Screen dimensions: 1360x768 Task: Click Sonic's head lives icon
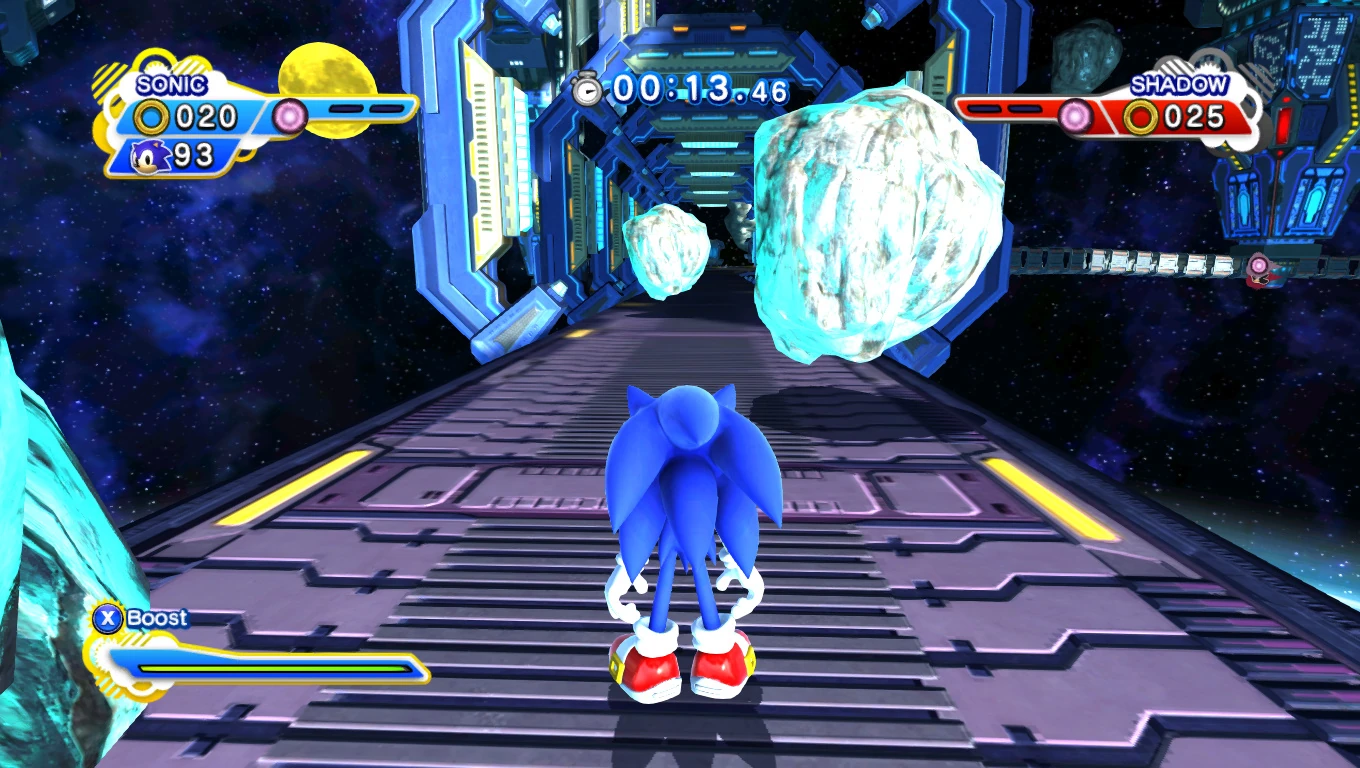click(152, 155)
